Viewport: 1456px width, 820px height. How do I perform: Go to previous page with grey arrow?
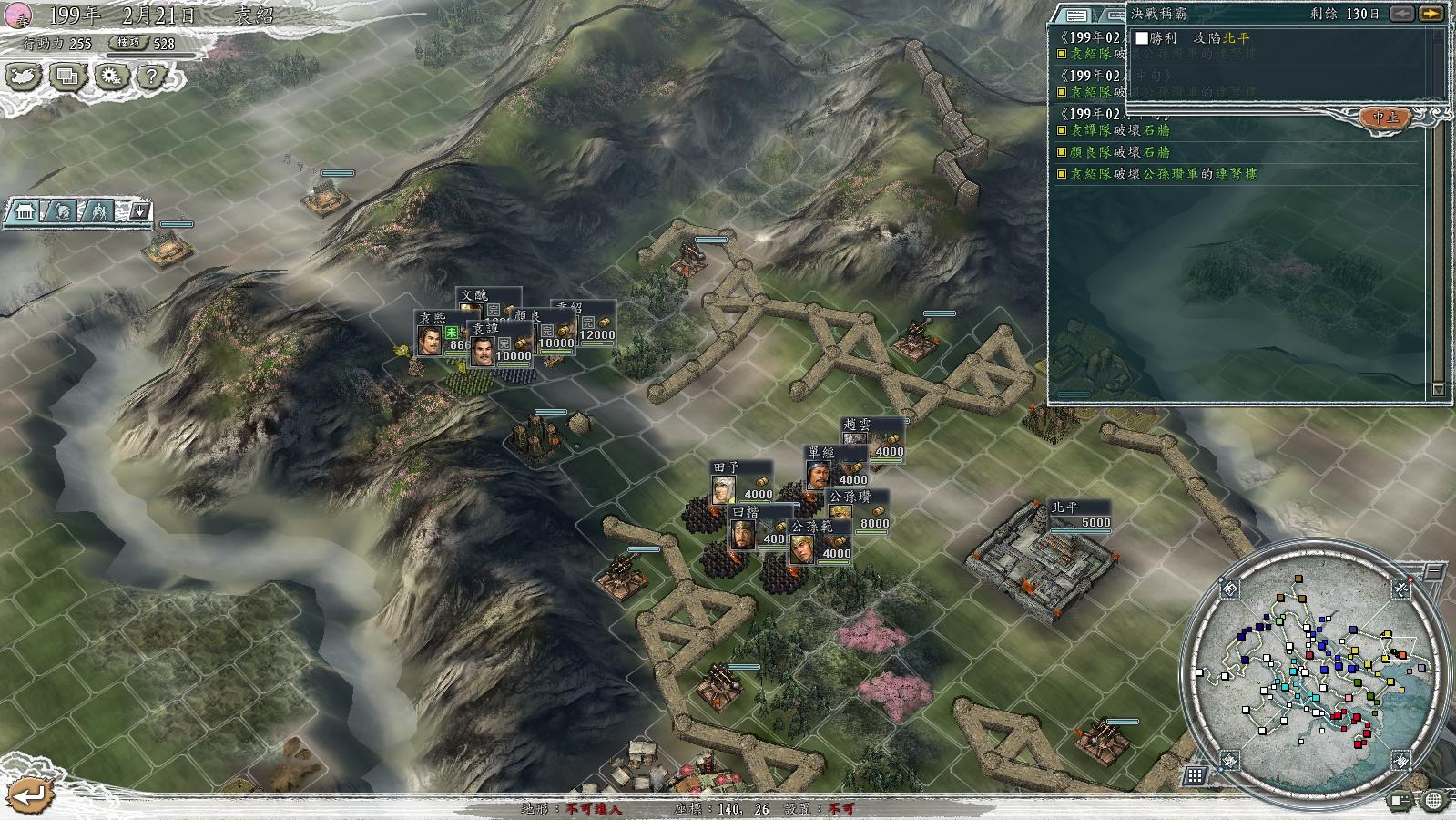[x=1403, y=13]
